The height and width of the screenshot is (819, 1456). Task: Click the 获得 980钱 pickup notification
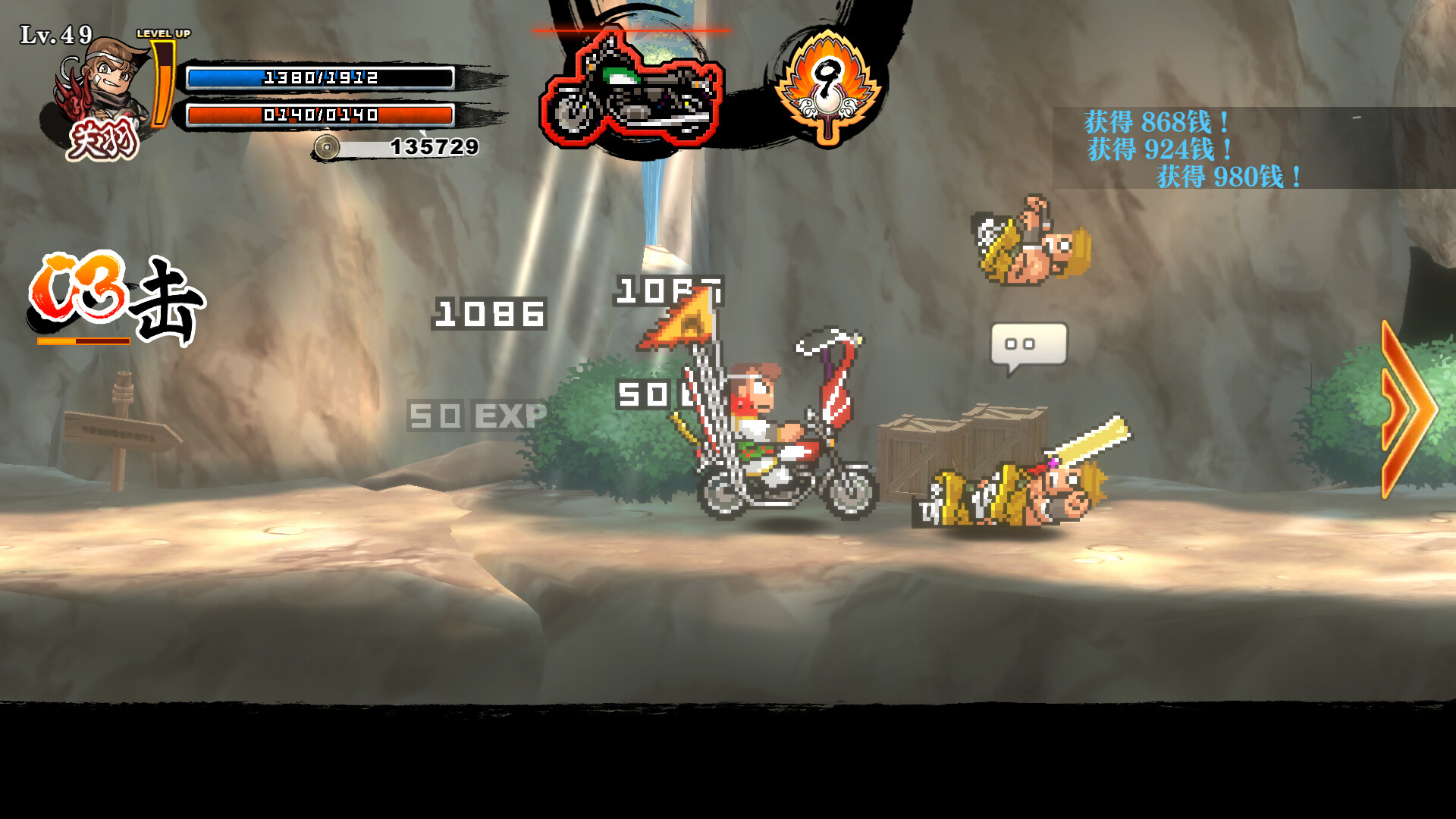[1227, 177]
